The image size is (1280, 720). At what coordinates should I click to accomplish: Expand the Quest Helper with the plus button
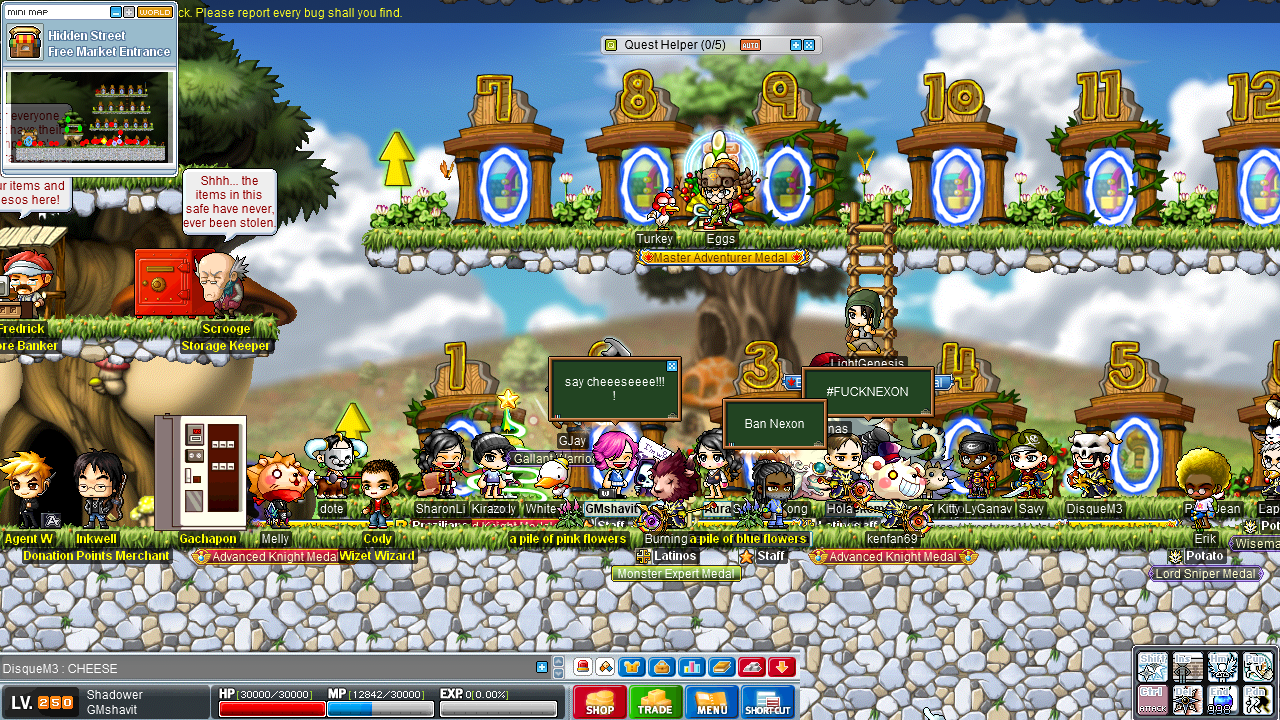pos(796,45)
